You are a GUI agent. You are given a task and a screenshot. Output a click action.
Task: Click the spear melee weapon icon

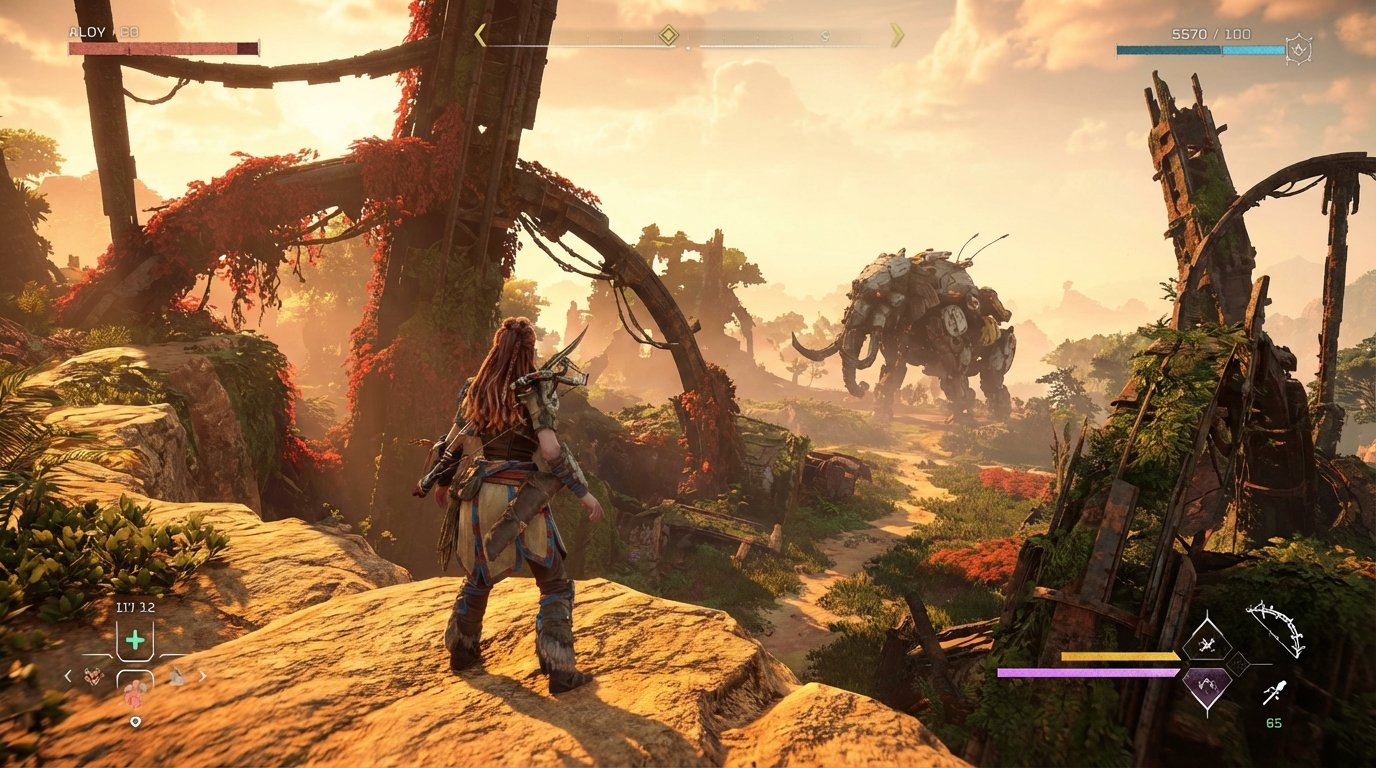pyautogui.click(x=1275, y=690)
